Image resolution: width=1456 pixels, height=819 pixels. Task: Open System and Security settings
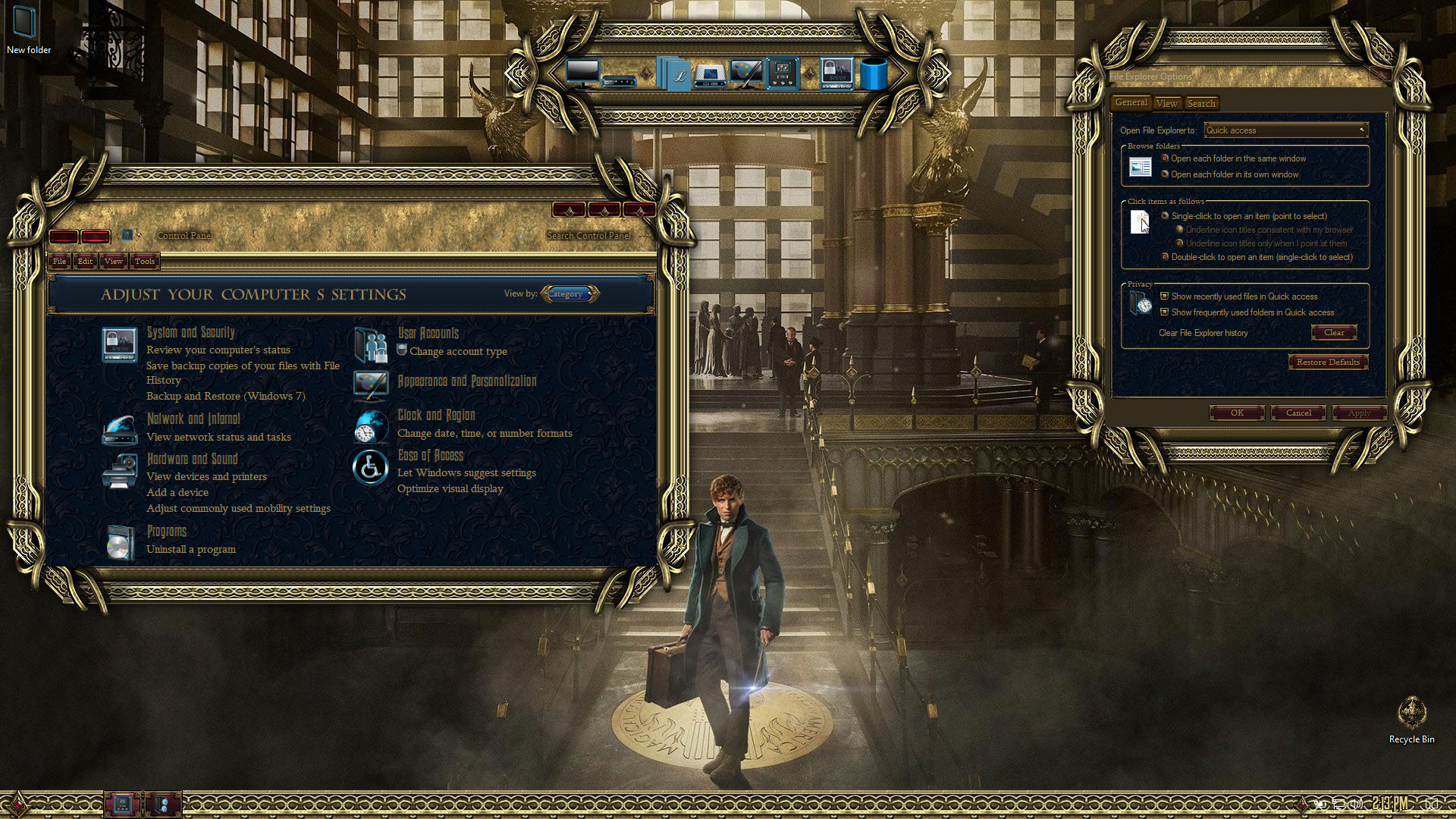click(x=190, y=332)
